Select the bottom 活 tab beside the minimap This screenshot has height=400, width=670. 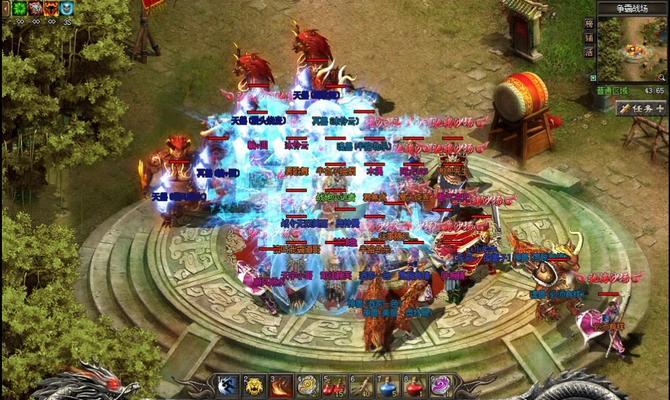click(x=590, y=51)
